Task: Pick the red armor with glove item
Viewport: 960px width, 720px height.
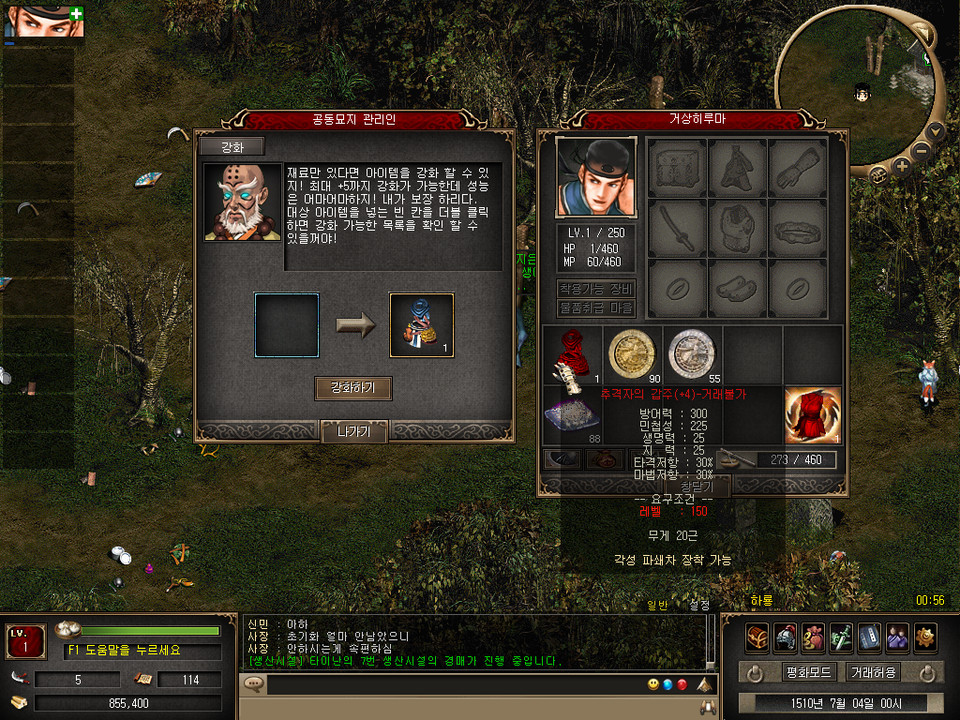Action: 572,356
